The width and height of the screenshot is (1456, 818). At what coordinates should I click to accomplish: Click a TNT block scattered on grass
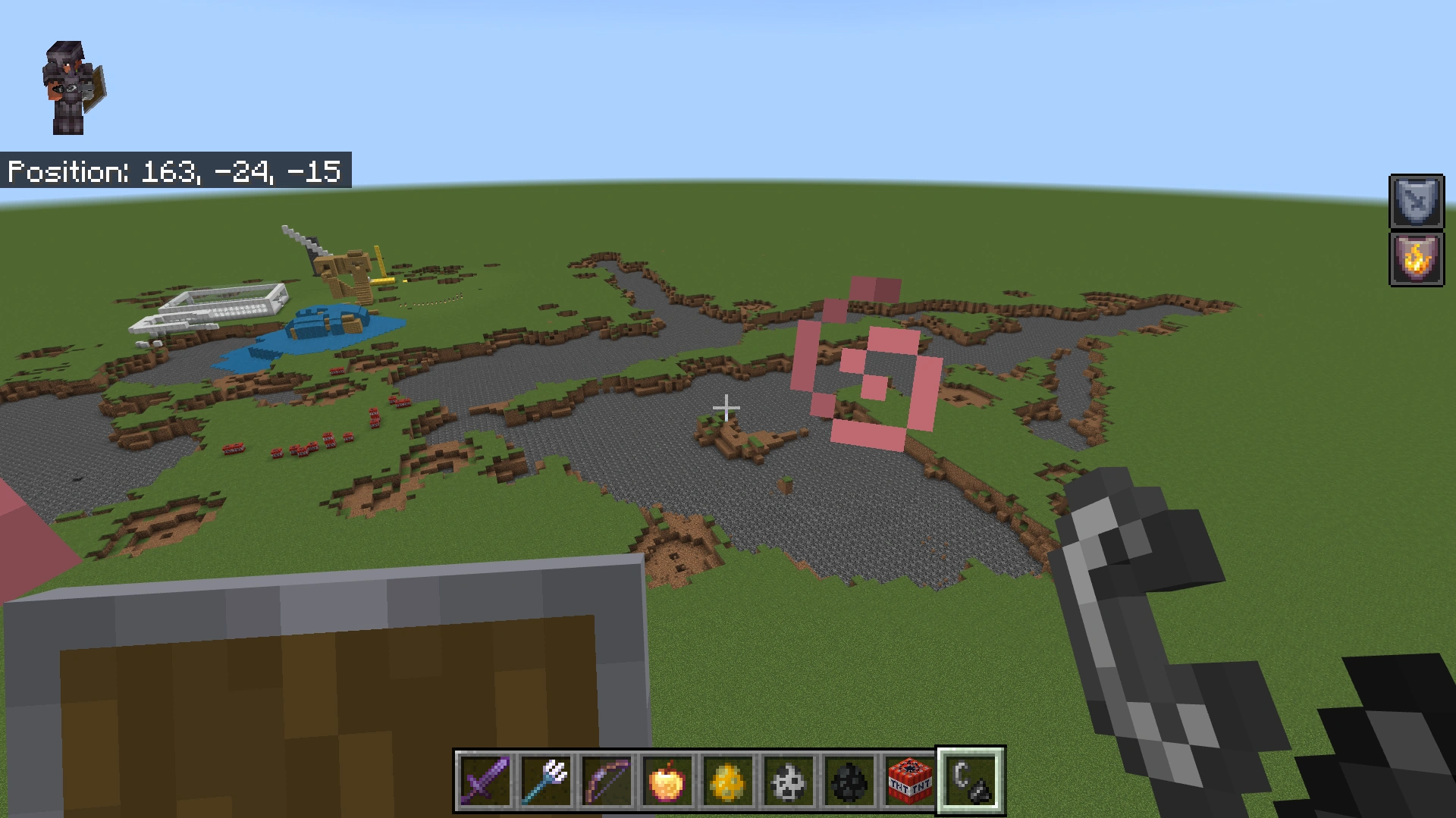coord(330,438)
